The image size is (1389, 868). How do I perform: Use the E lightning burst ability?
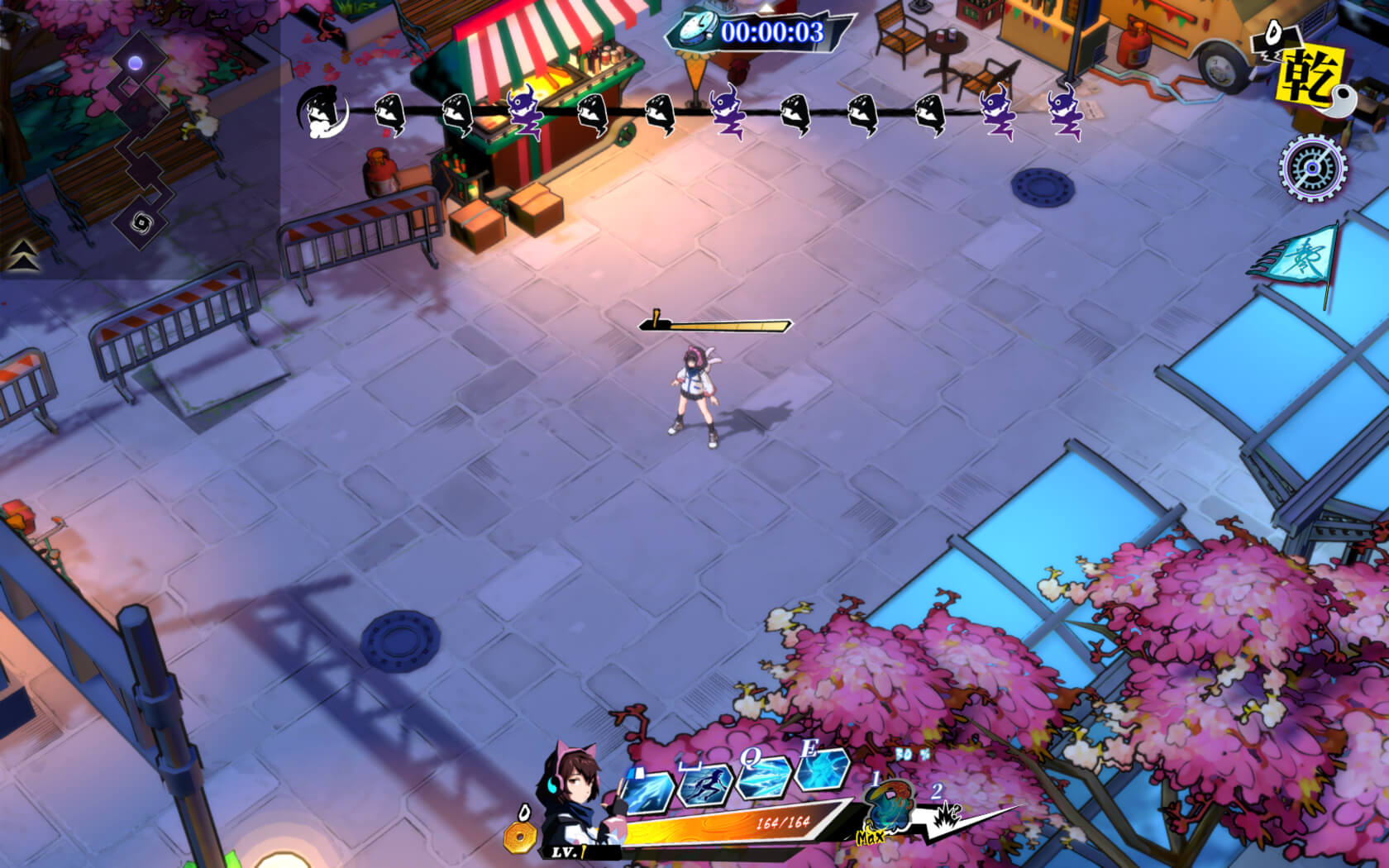[822, 771]
